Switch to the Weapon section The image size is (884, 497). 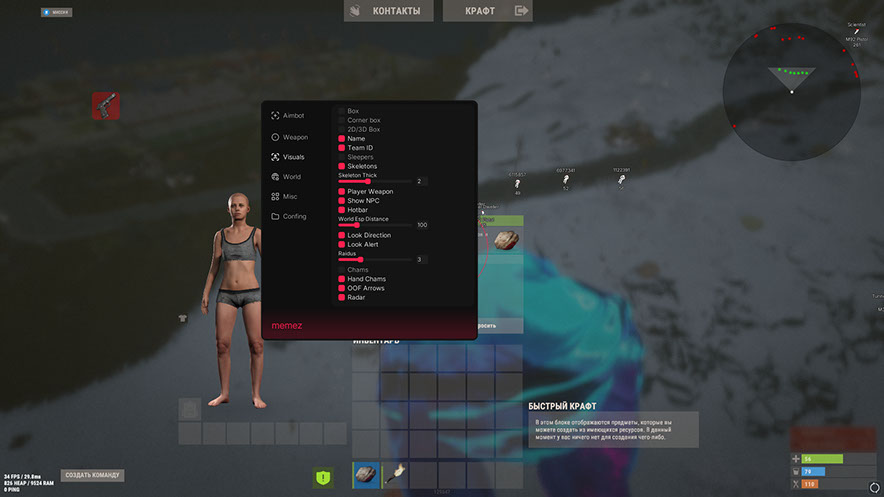294,137
